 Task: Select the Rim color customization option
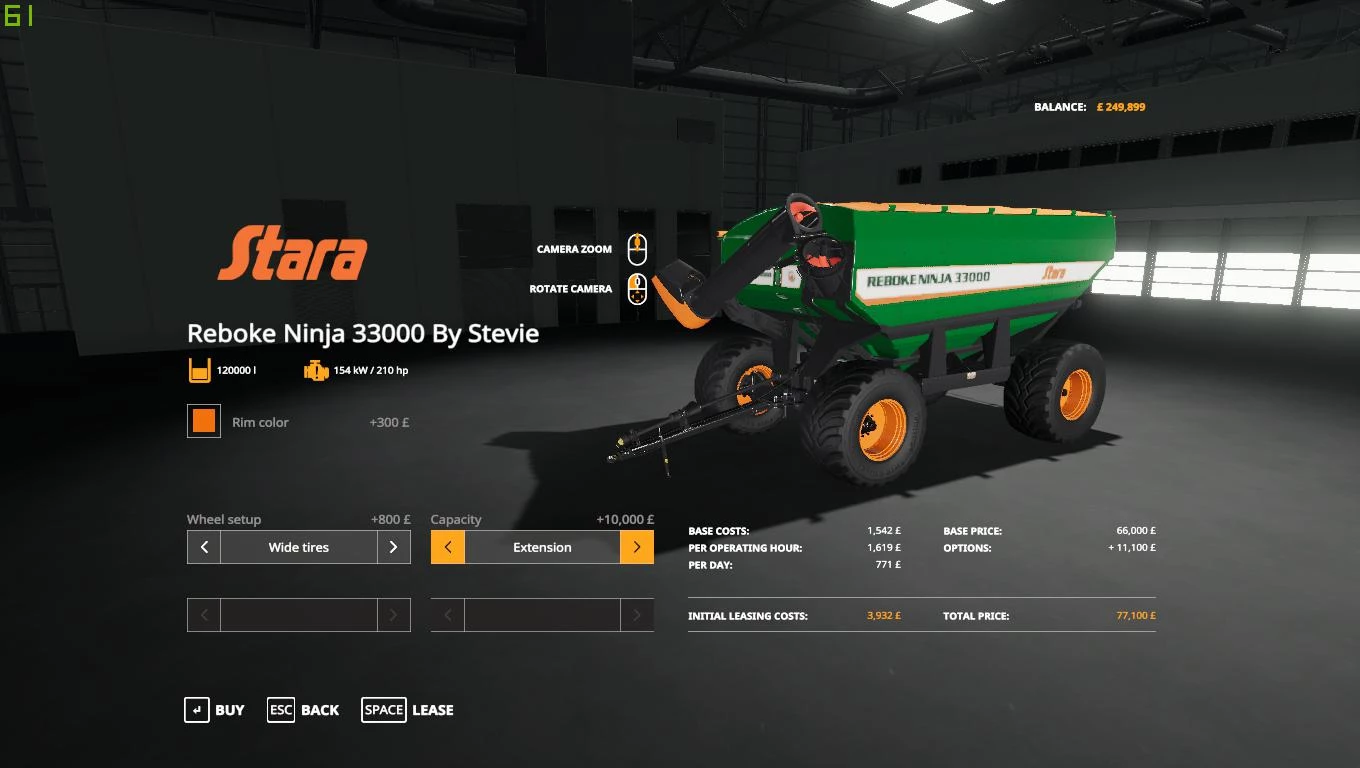(260, 422)
